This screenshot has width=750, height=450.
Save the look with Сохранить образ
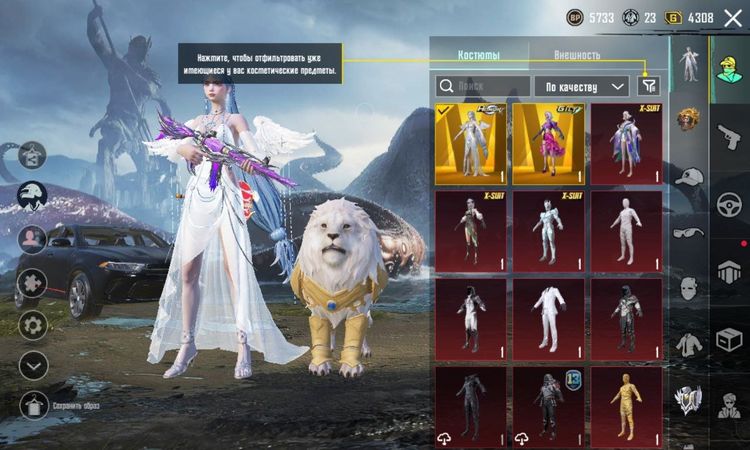(33, 405)
